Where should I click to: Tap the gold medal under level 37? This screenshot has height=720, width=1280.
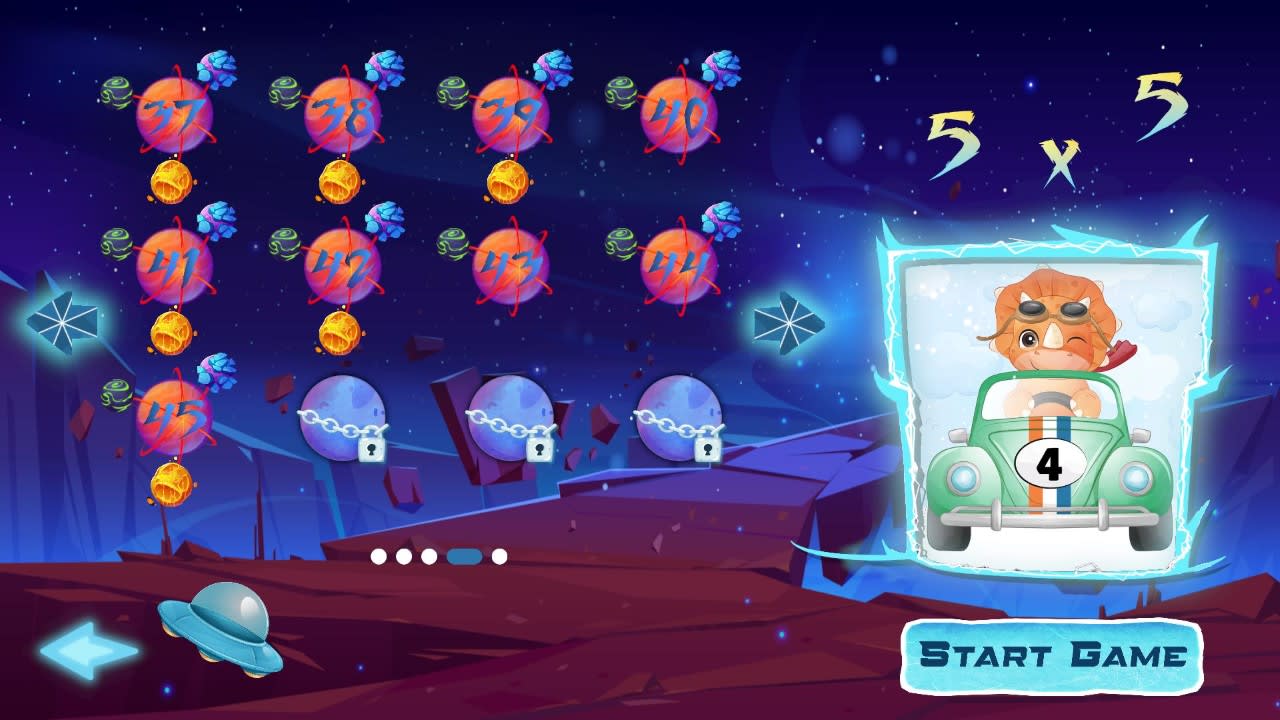(x=172, y=182)
